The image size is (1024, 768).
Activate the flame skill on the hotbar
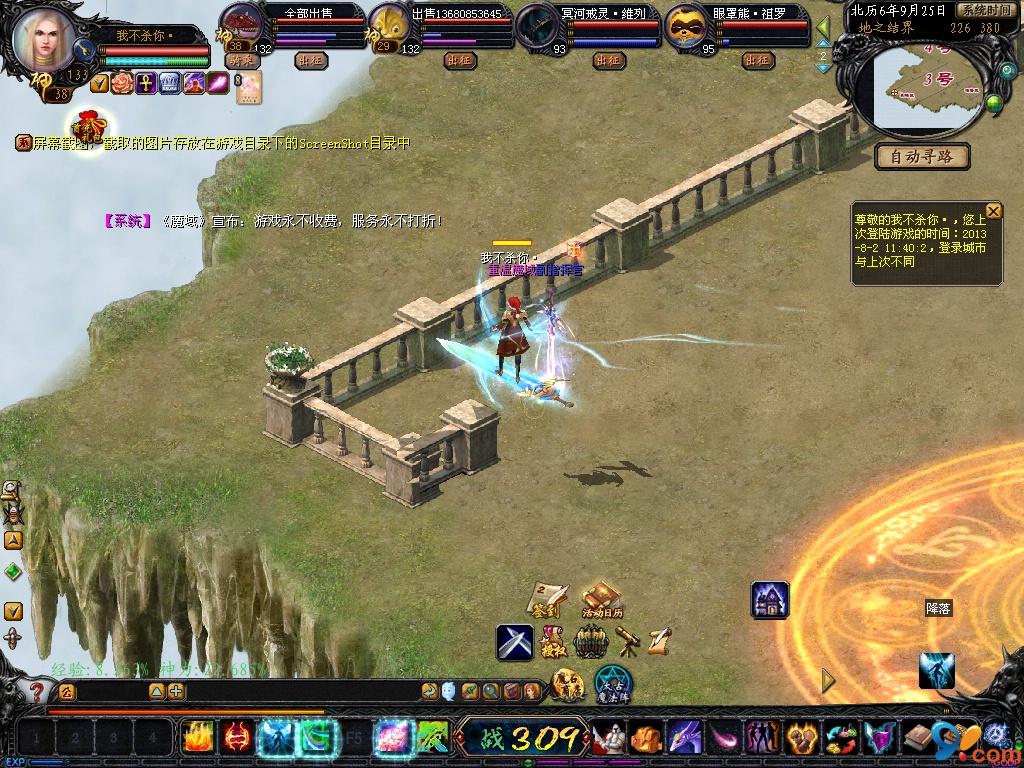click(197, 738)
